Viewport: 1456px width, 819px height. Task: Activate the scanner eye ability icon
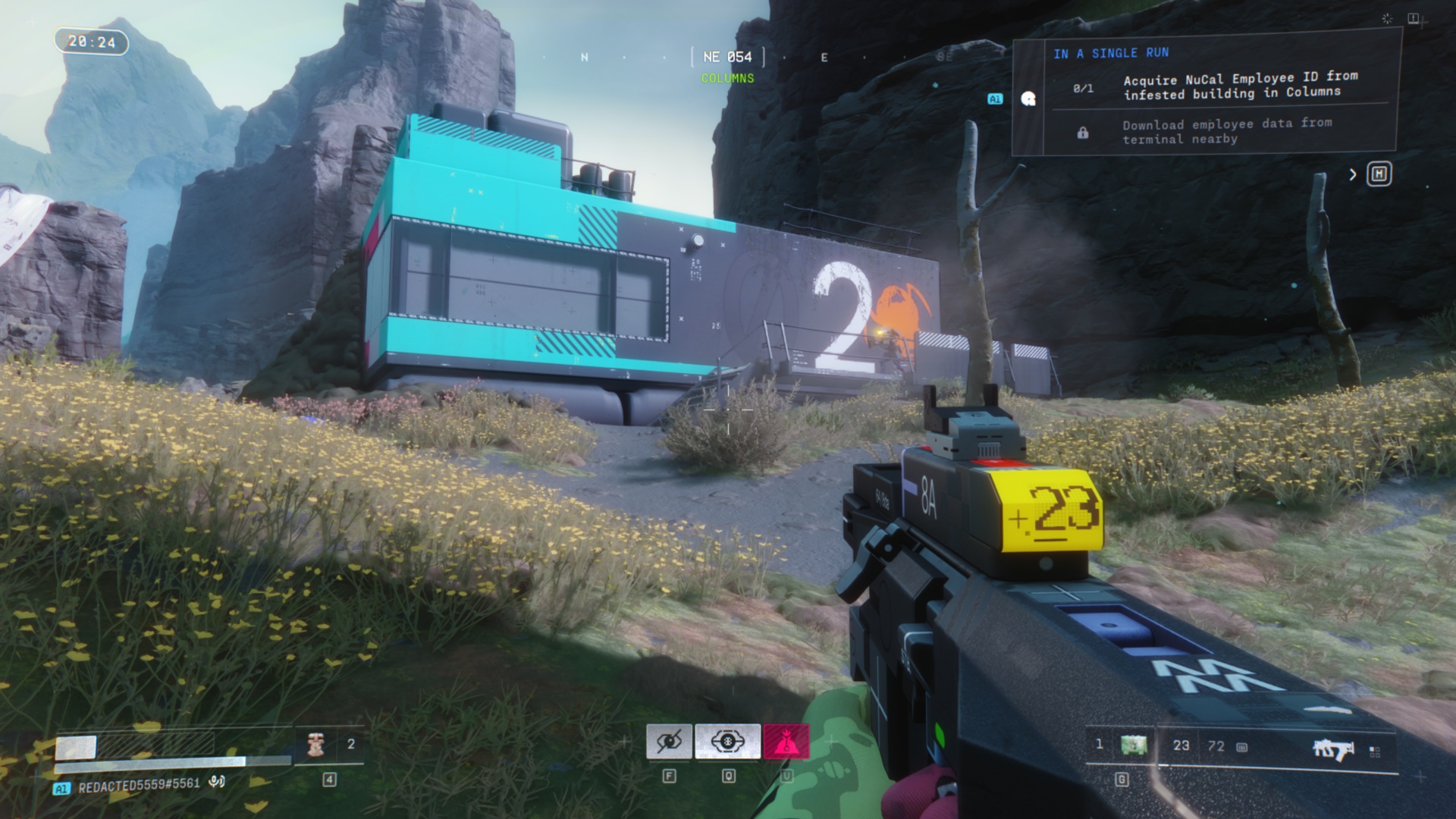point(727,742)
